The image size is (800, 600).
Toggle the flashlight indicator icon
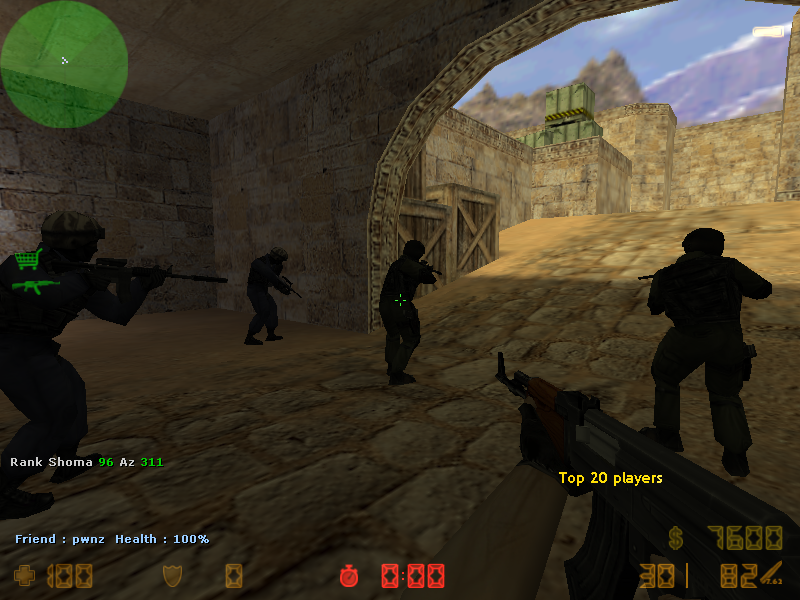pos(768,33)
